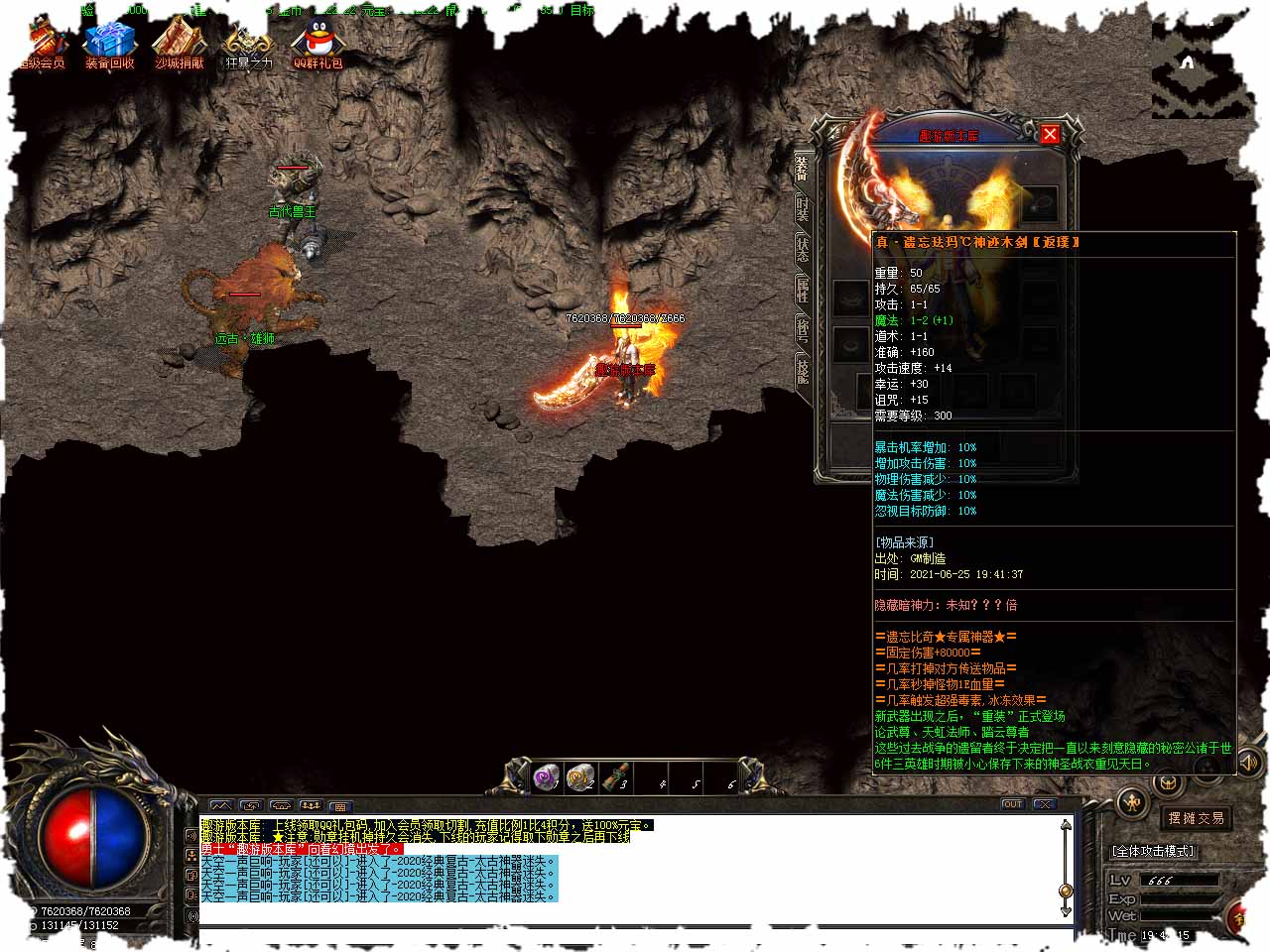This screenshot has width=1270, height=952.
Task: Show the 属性 attributes tab
Action: tap(802, 290)
